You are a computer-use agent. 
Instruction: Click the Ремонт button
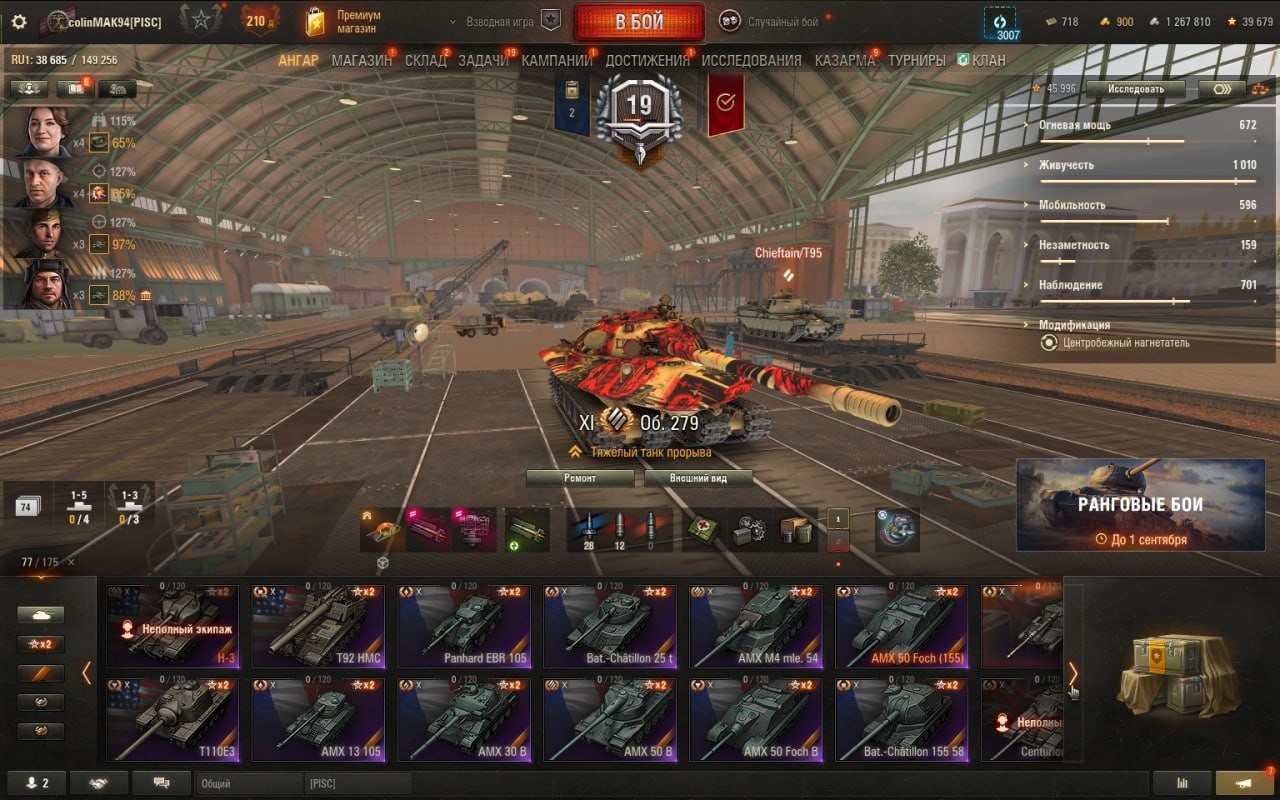tap(580, 478)
